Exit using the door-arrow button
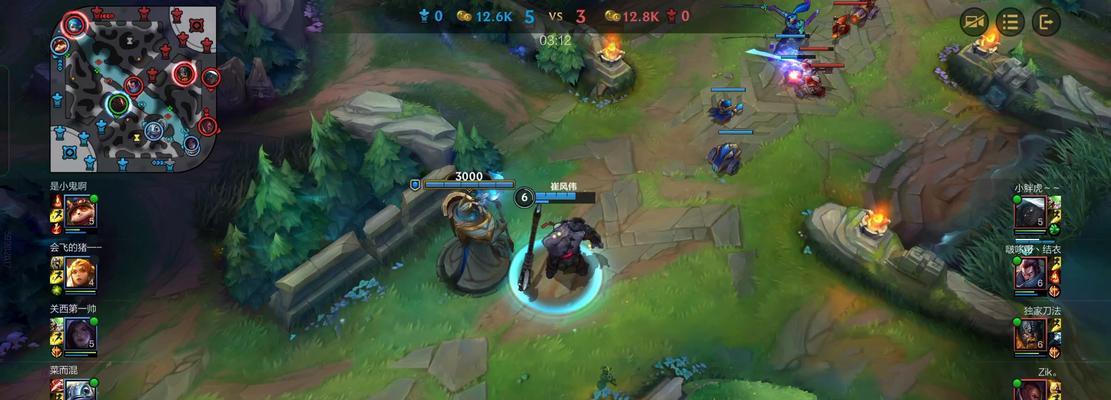Viewport: 1111px width, 400px height. 1047,21
